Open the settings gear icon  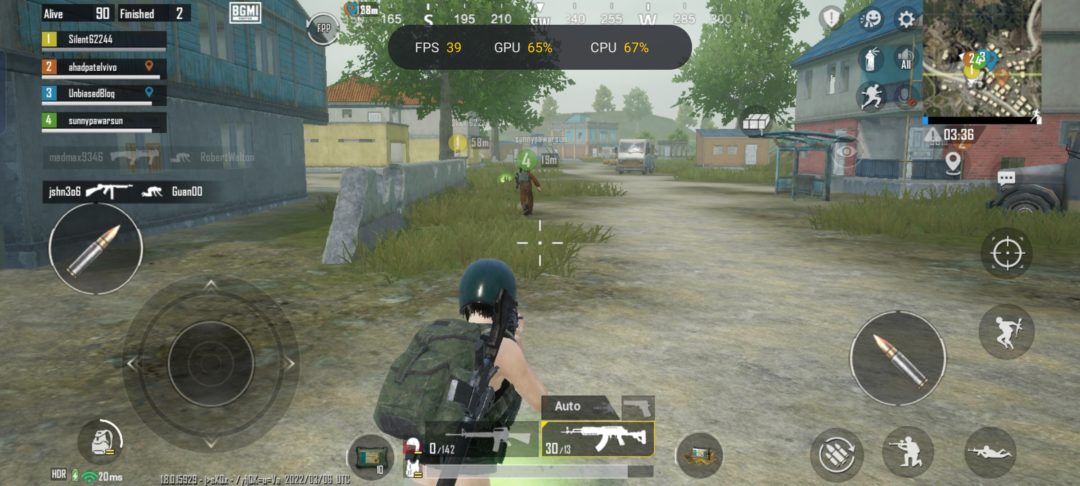[906, 19]
